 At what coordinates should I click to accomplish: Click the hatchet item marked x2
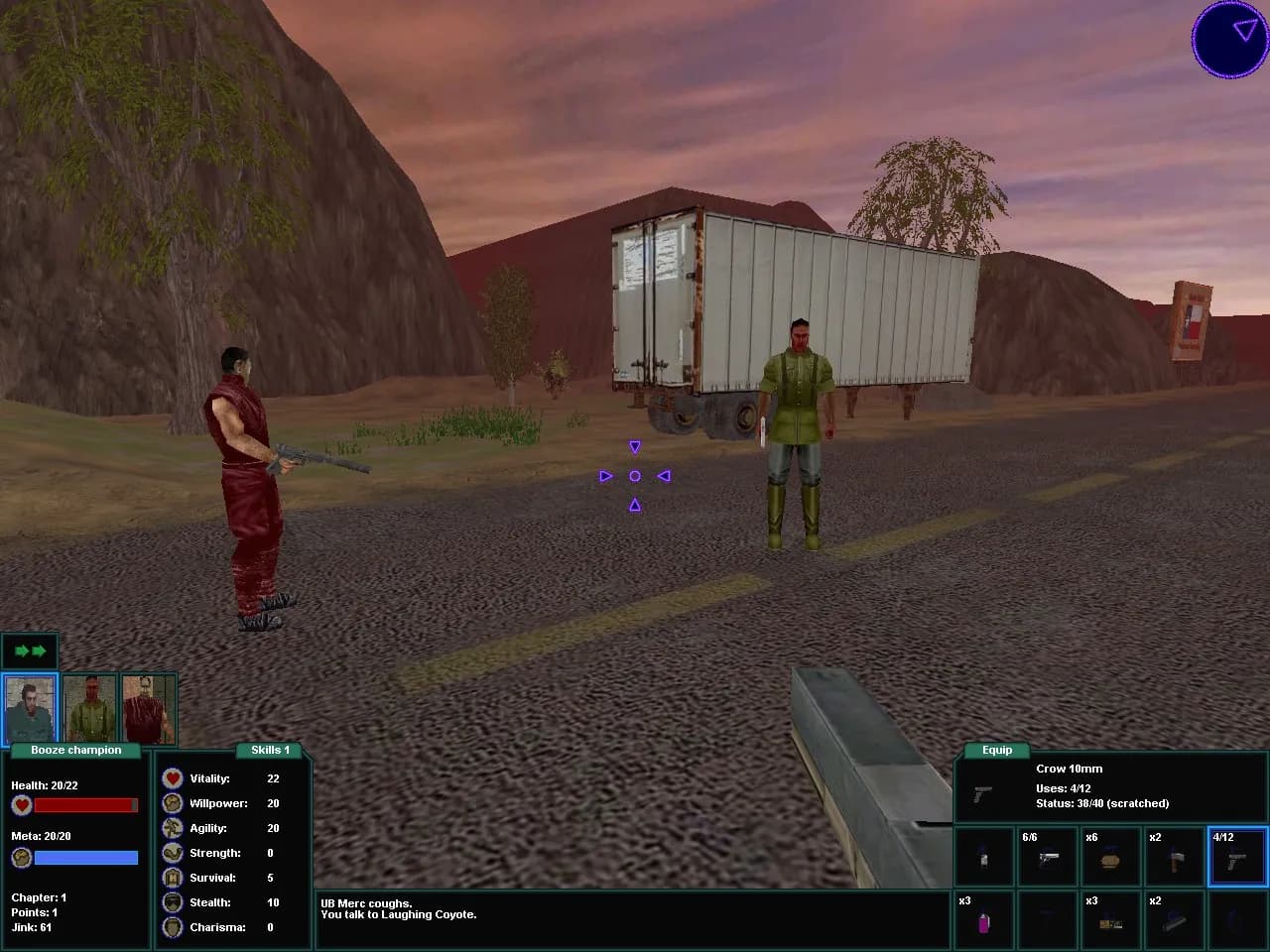(1174, 856)
